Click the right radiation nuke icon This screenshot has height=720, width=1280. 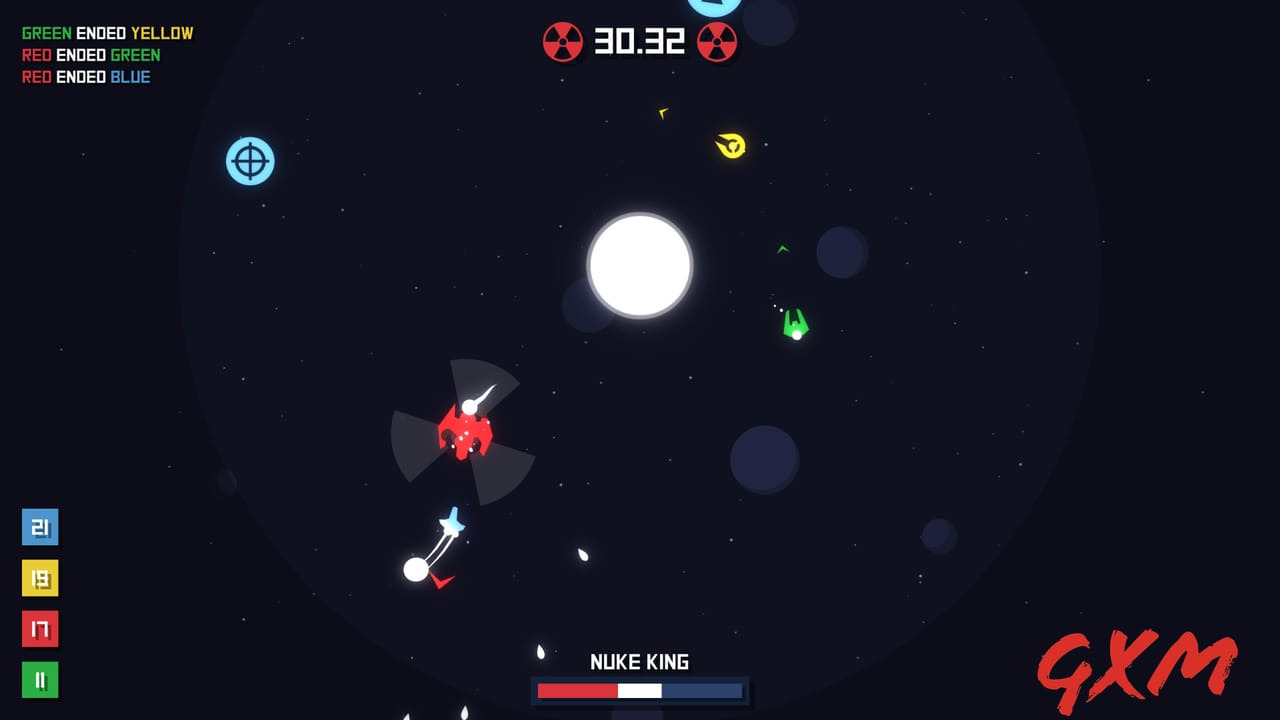coord(718,43)
